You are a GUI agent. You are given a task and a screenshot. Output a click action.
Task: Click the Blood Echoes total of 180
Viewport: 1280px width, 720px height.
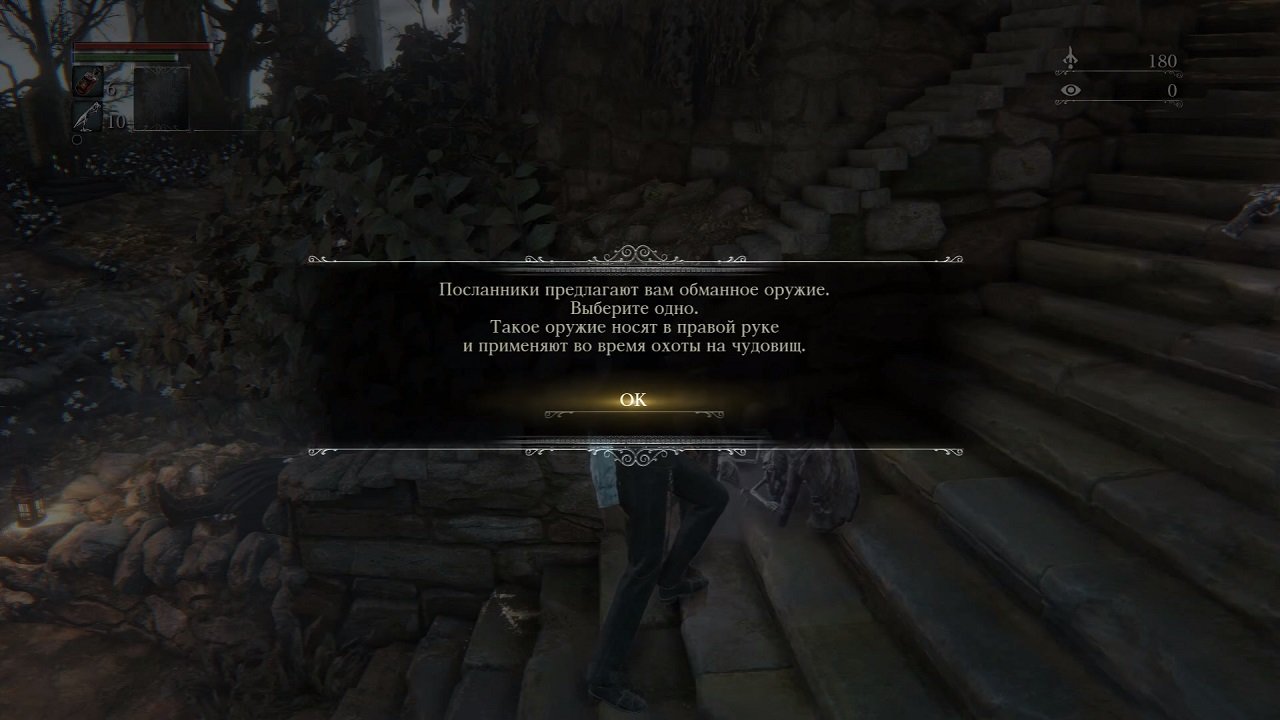pos(1163,60)
